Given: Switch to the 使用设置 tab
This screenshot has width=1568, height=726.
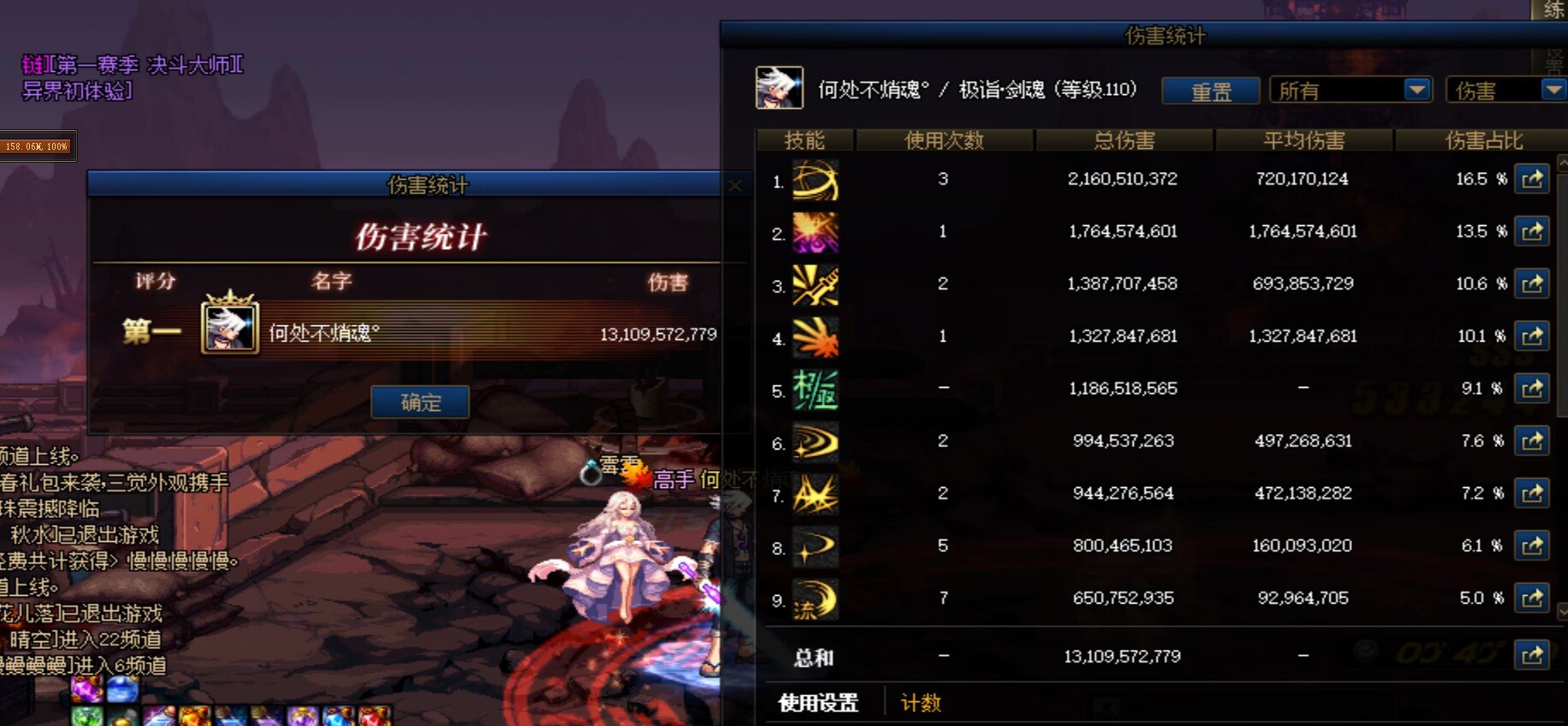Looking at the screenshot, I should [817, 701].
